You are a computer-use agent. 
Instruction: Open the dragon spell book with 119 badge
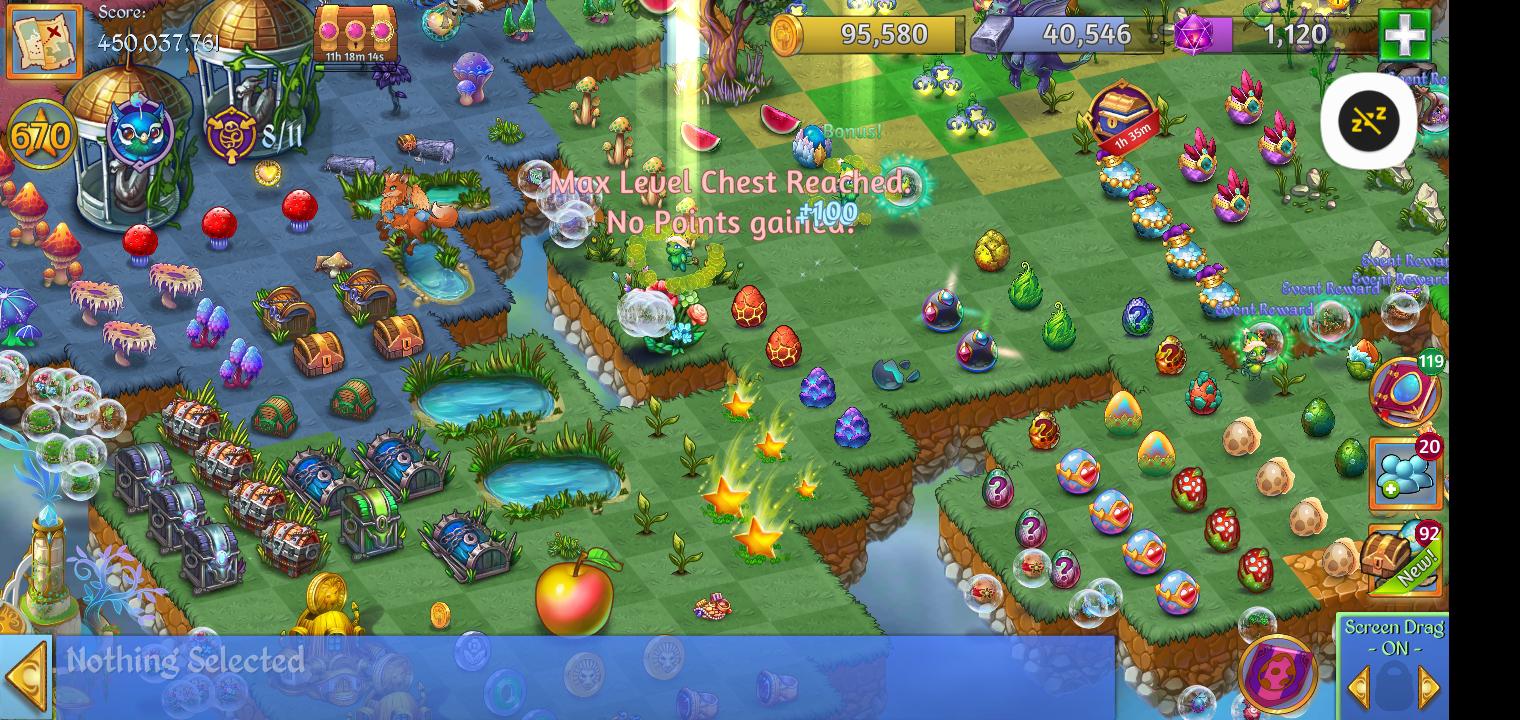pos(1405,393)
